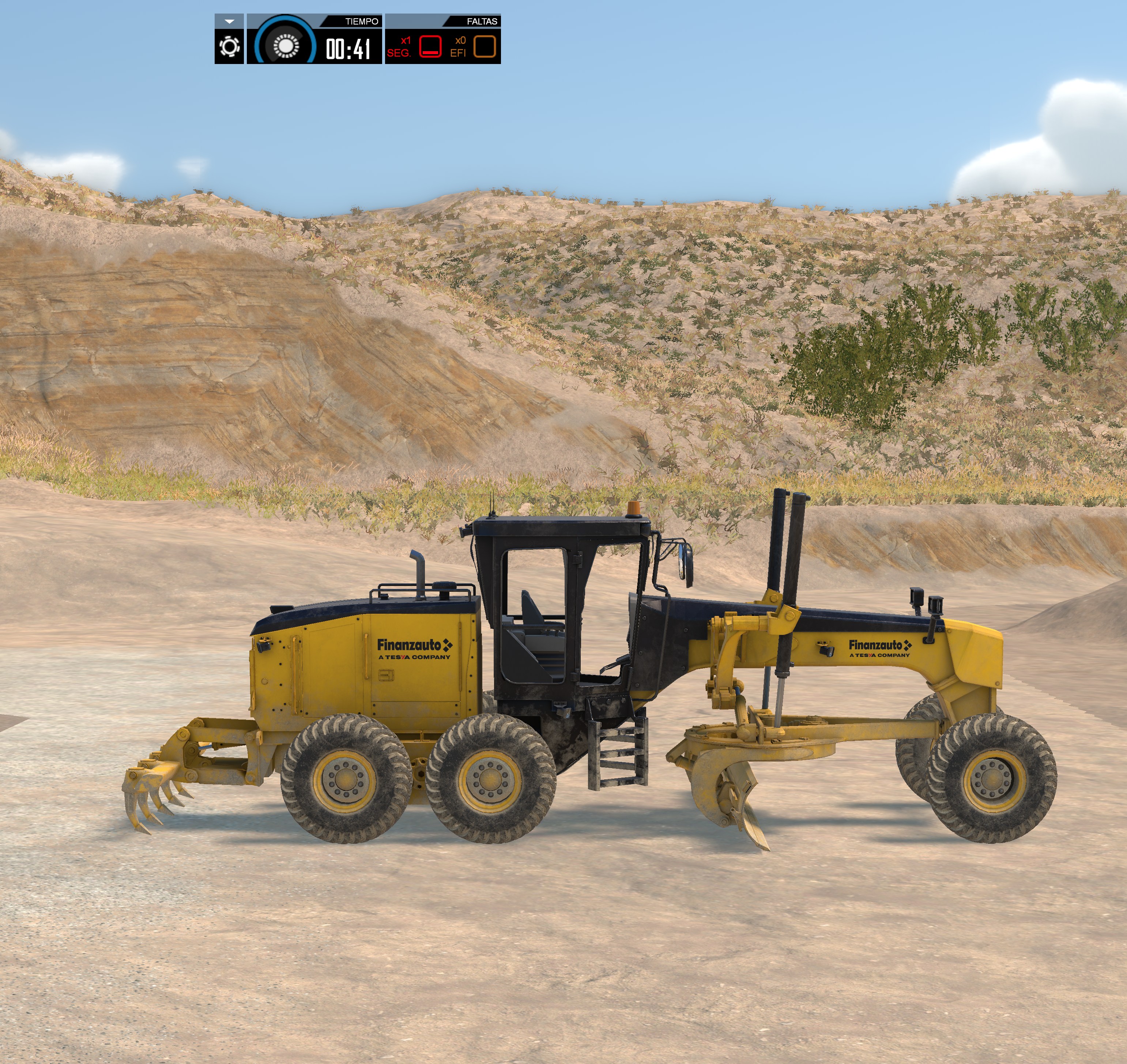
Task: Select the orange EFI efficiency faults box
Action: (484, 46)
